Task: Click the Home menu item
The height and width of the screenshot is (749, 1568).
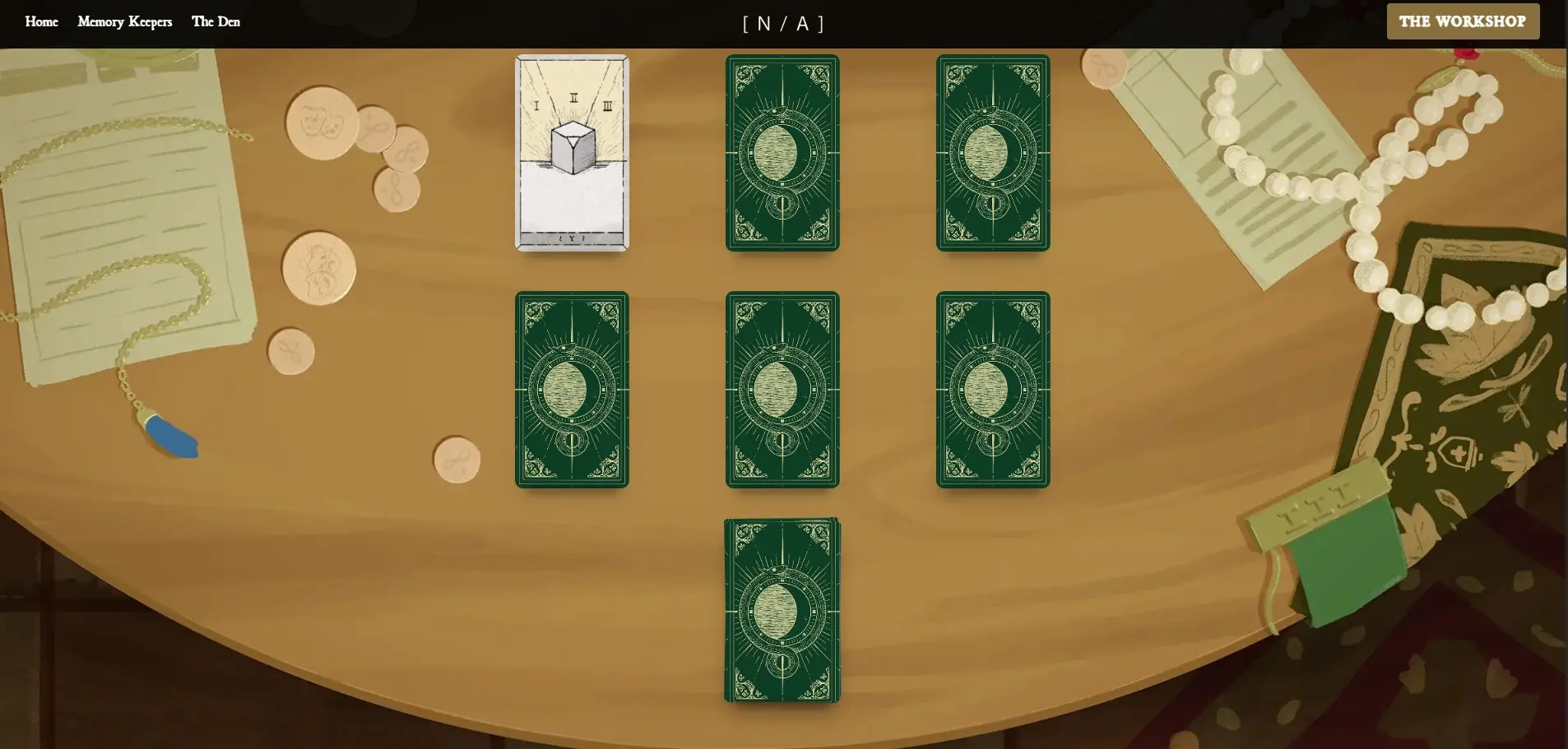Action: click(41, 21)
